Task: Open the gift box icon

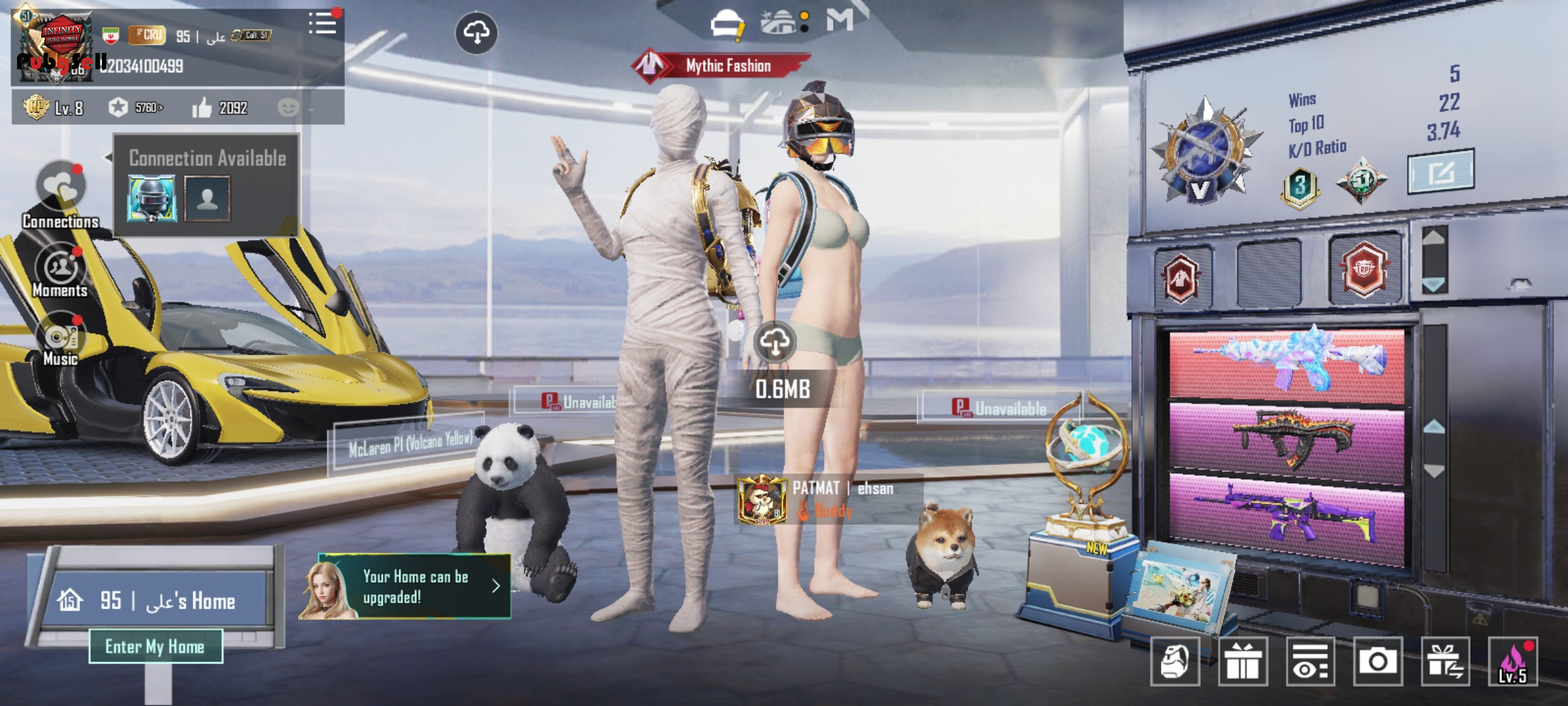Action: tap(1243, 662)
